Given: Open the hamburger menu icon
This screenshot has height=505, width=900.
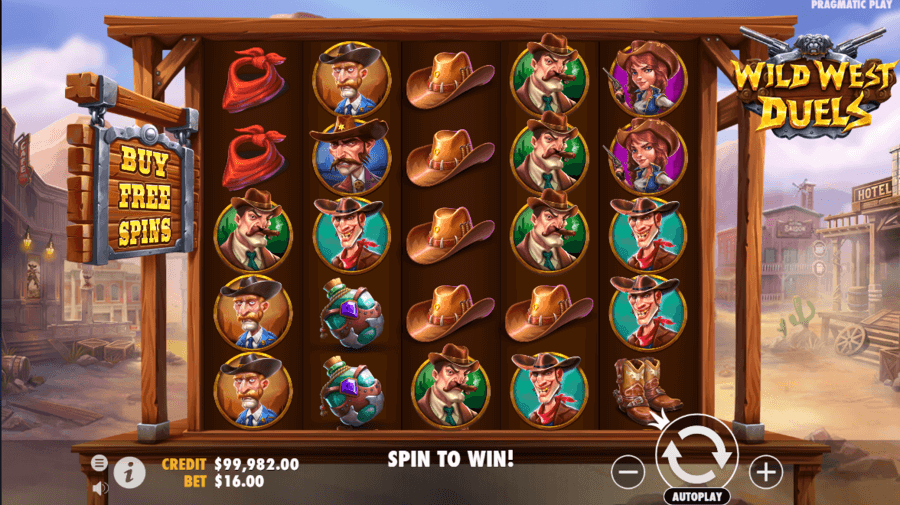Looking at the screenshot, I should pyautogui.click(x=100, y=463).
